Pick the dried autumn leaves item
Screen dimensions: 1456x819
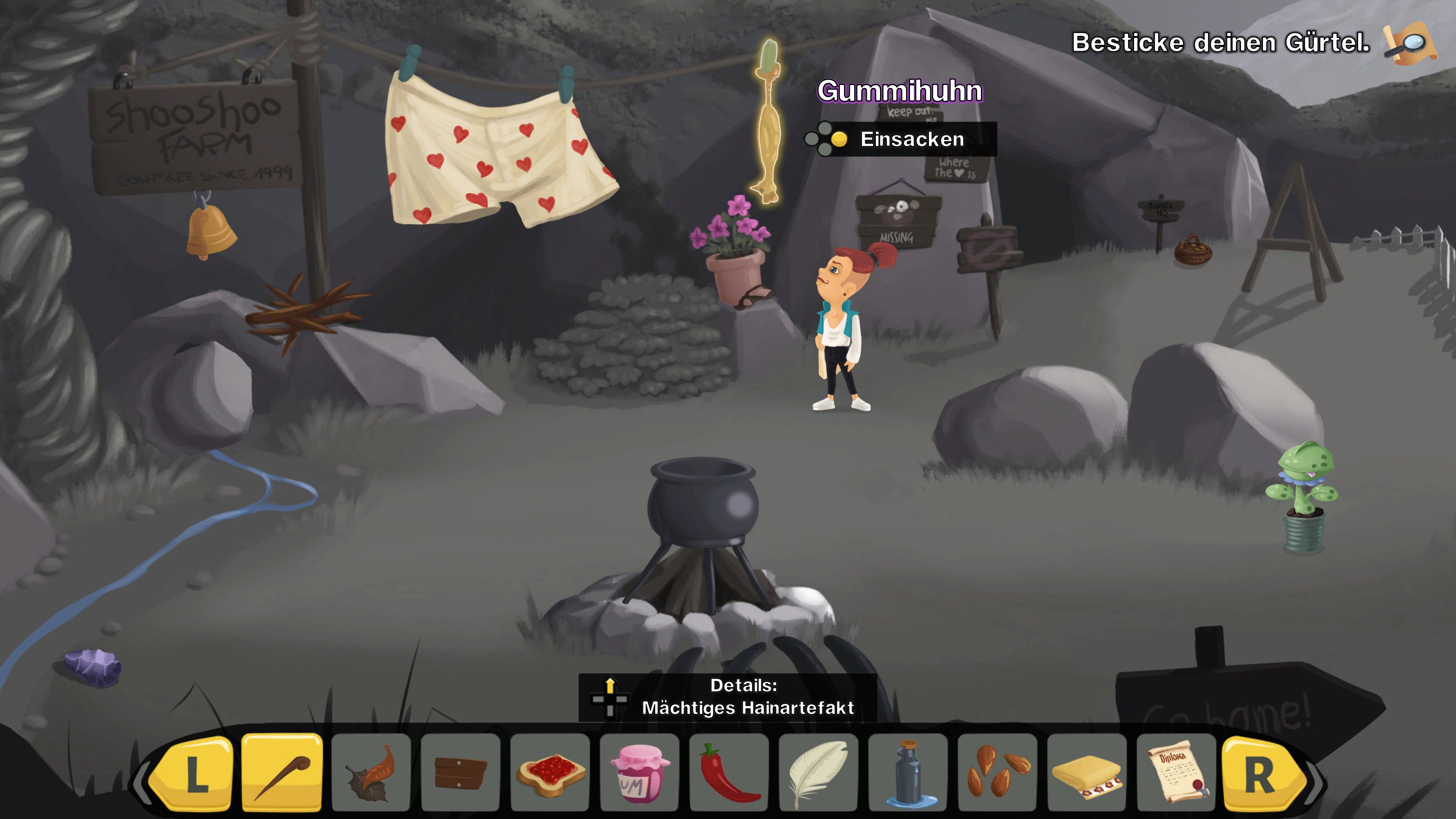pyautogui.click(x=371, y=772)
